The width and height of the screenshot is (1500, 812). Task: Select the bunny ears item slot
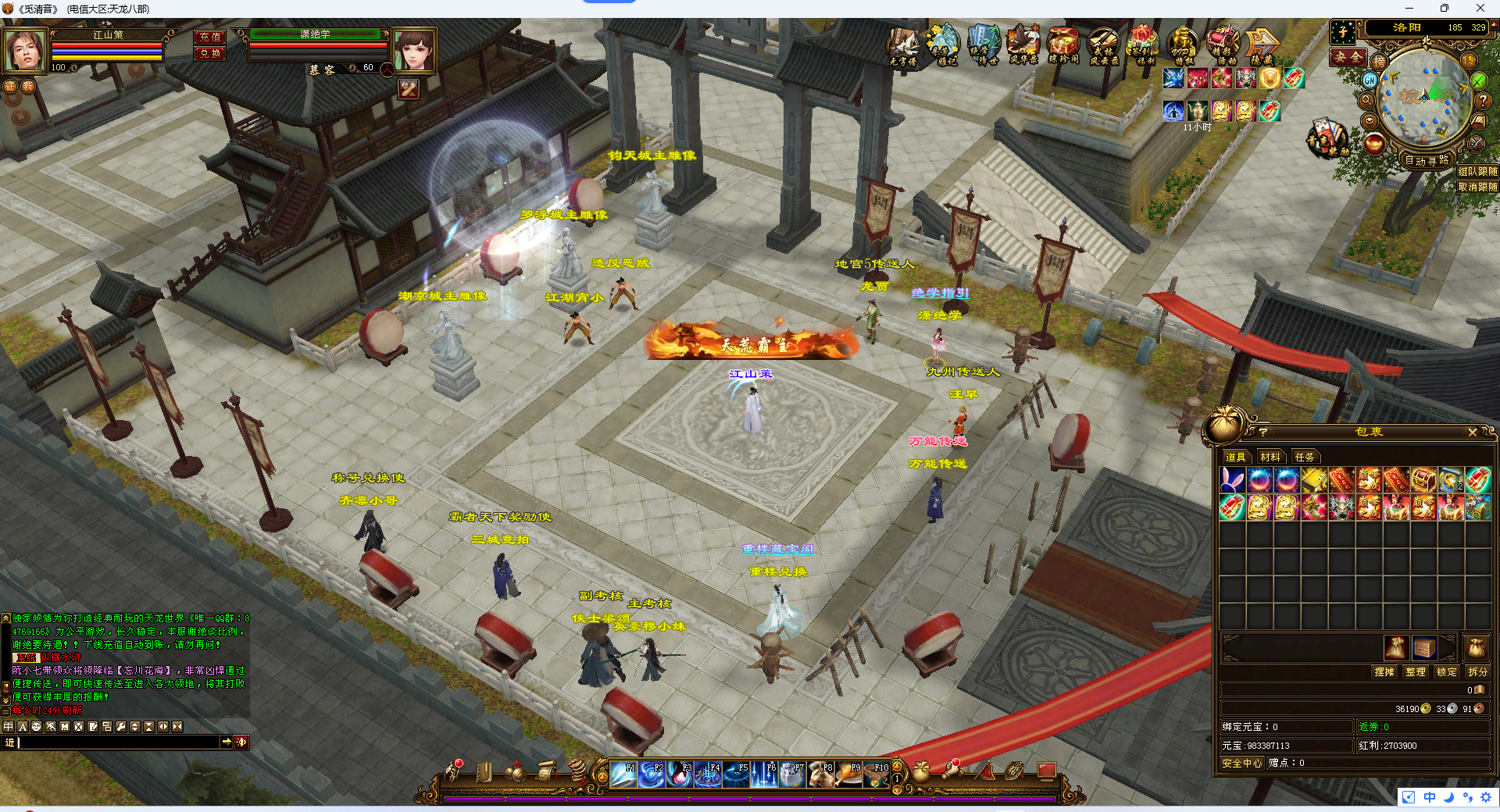tap(1232, 480)
